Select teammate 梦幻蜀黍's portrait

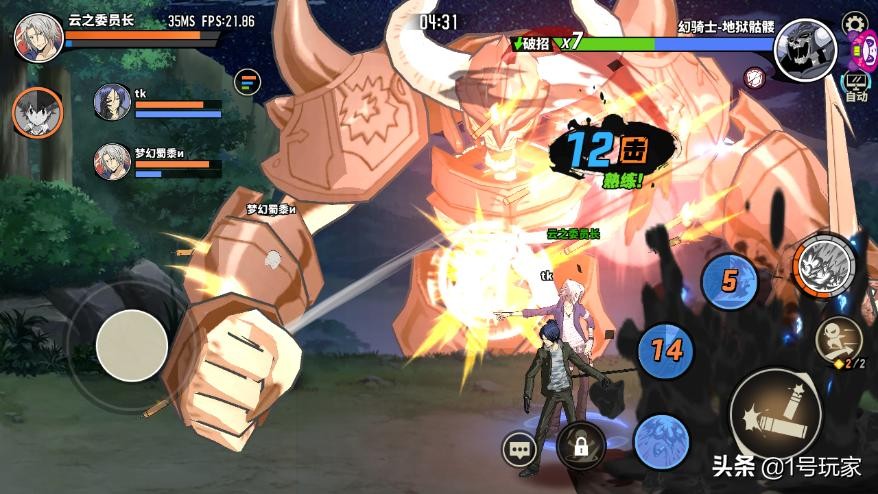click(x=112, y=161)
